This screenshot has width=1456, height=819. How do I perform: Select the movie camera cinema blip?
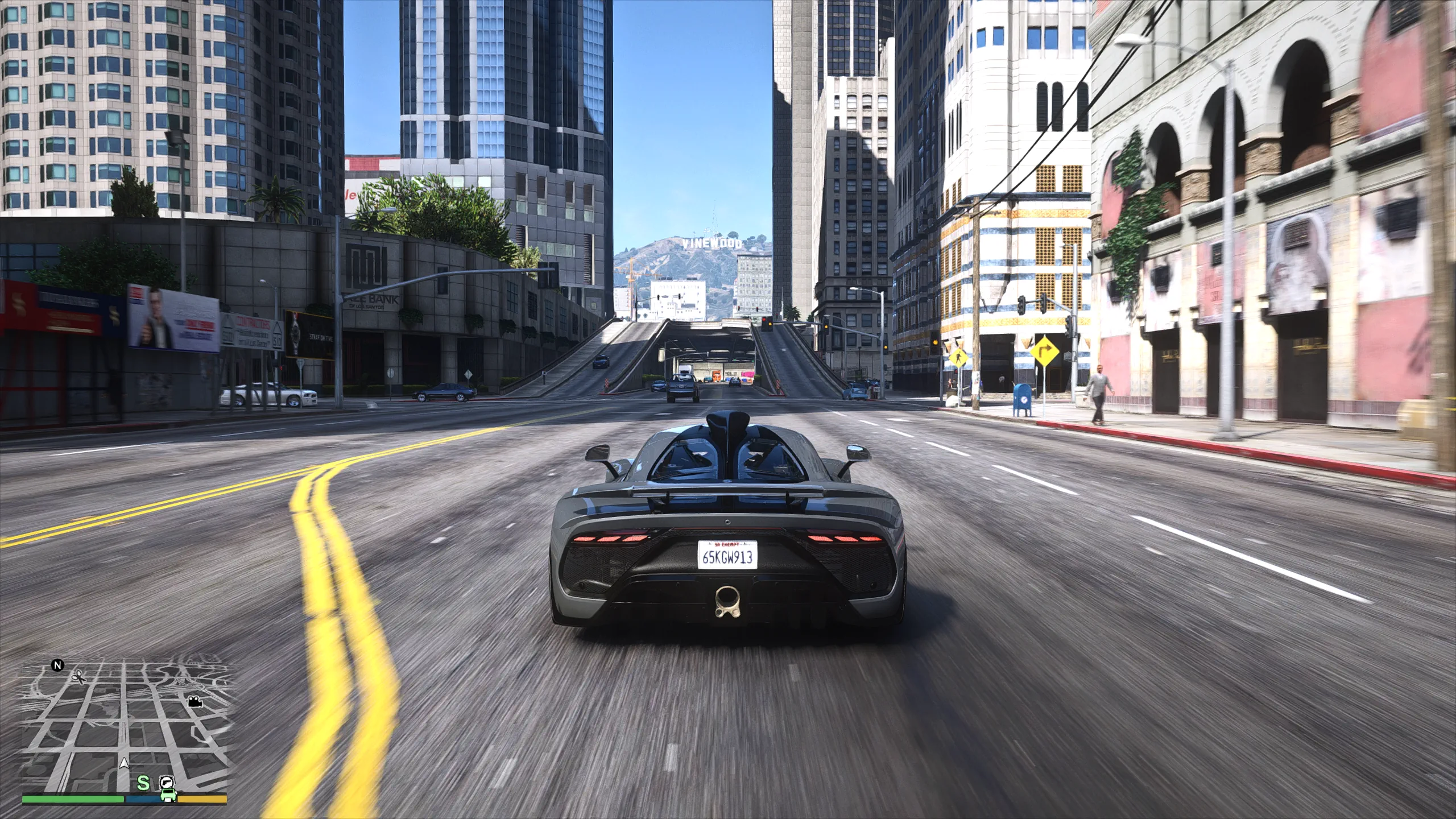pyautogui.click(x=195, y=701)
